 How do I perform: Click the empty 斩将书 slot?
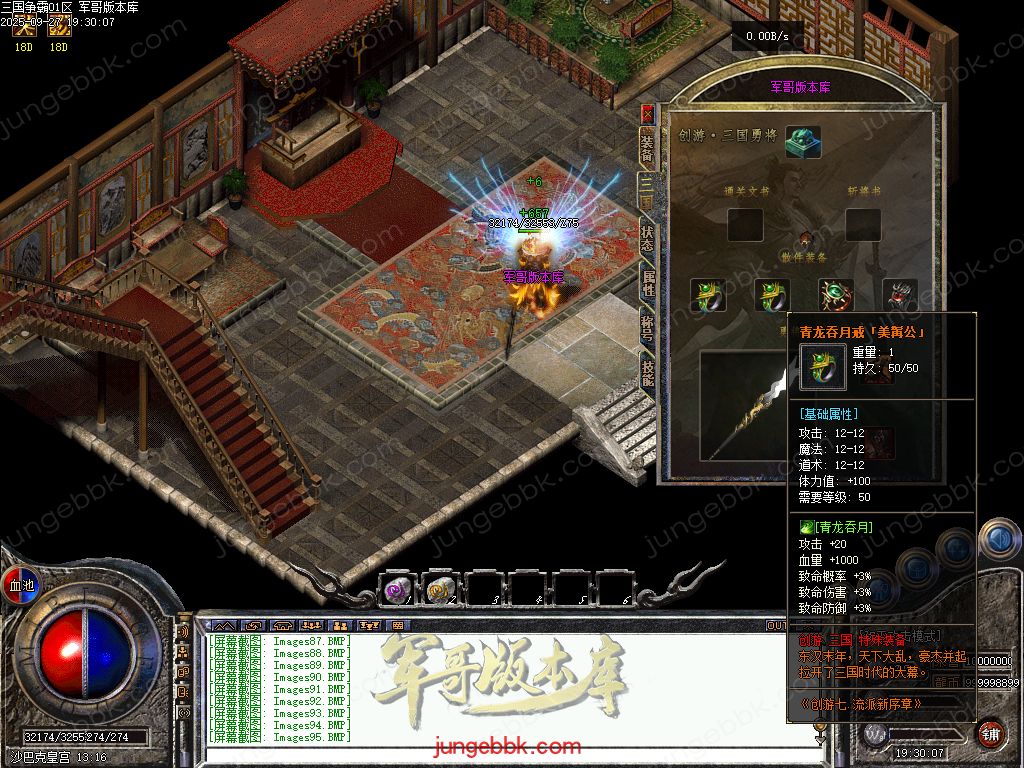click(862, 225)
